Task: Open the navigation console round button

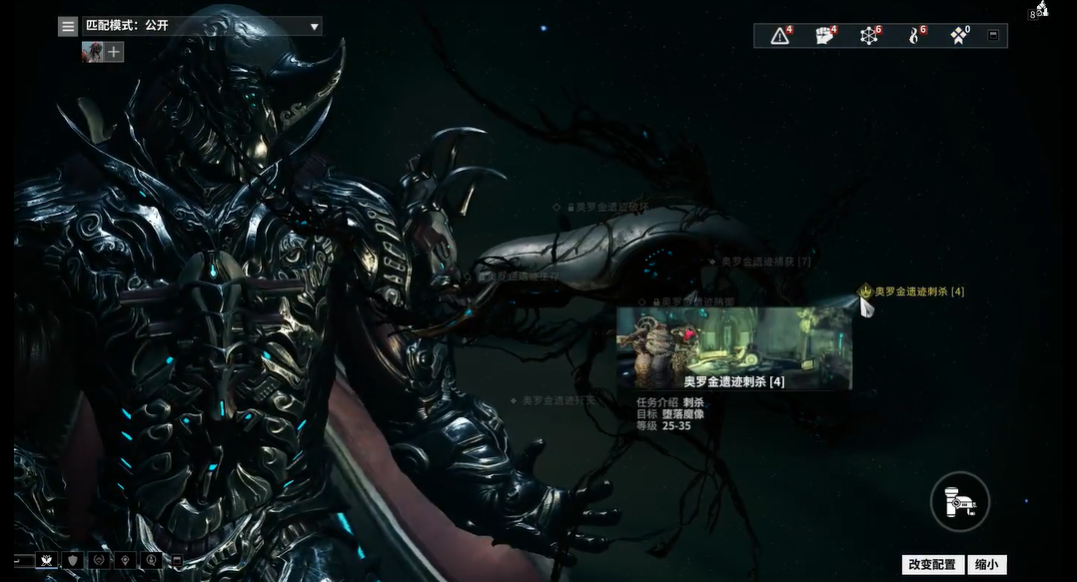Action: (960, 501)
